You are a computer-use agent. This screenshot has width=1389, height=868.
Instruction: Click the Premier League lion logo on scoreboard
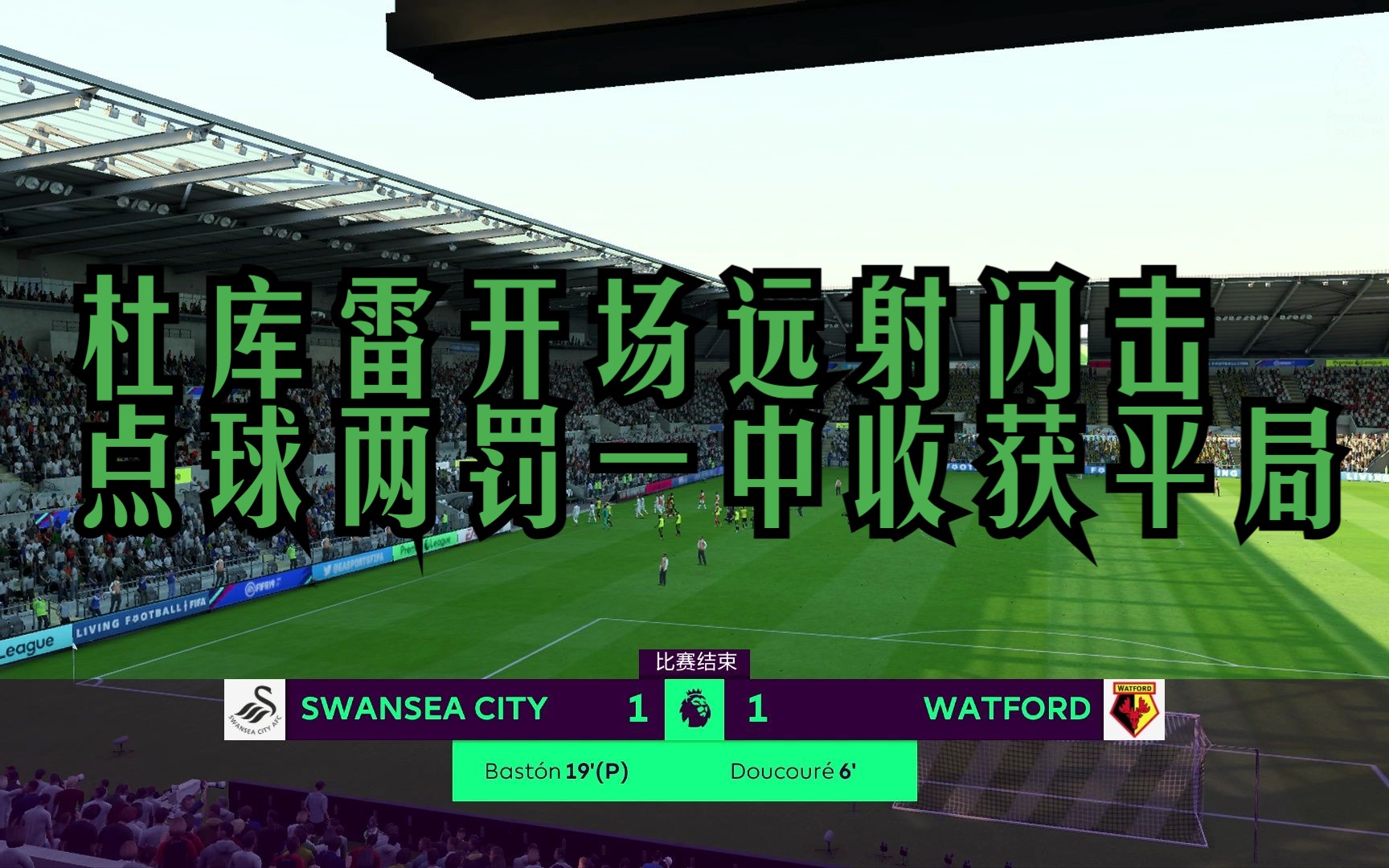pos(694,710)
